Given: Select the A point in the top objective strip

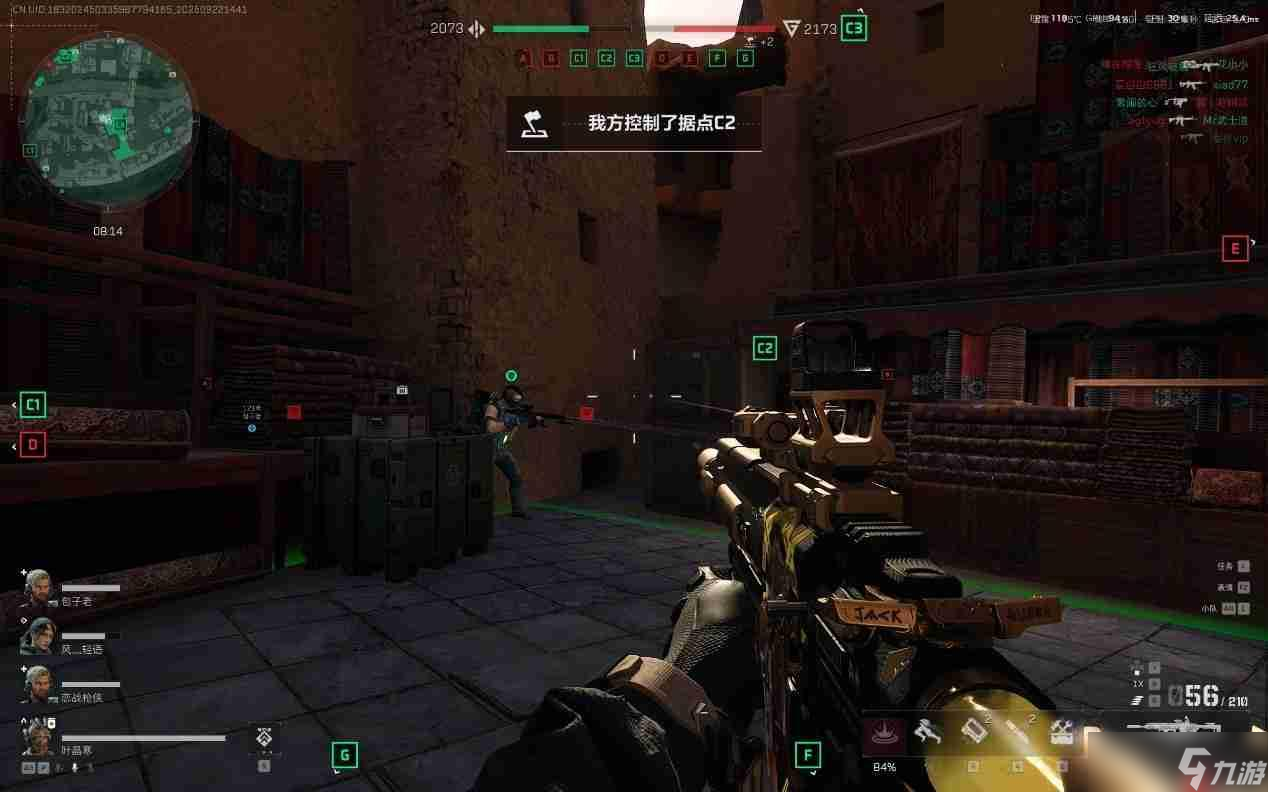Looking at the screenshot, I should click(x=522, y=58).
